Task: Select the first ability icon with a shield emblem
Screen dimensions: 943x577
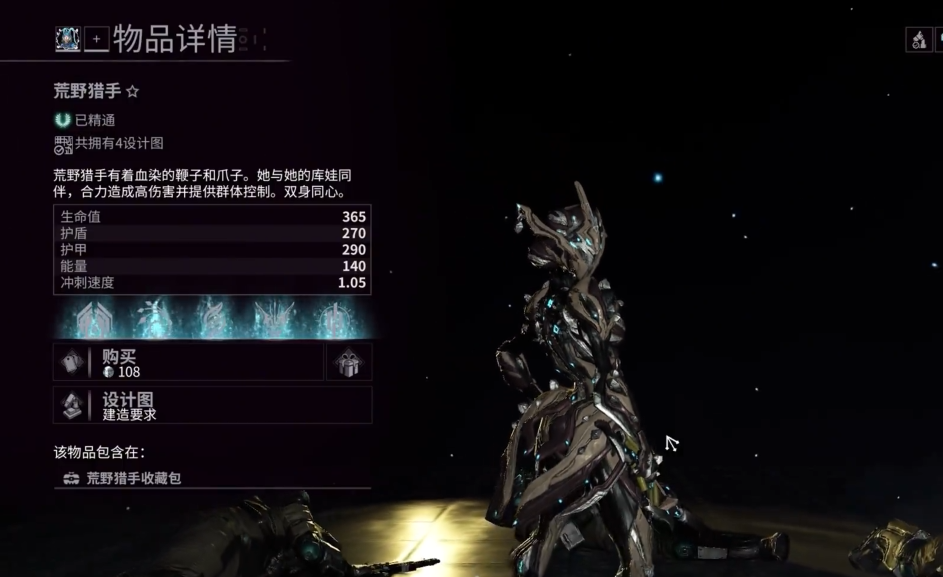Action: pos(95,318)
